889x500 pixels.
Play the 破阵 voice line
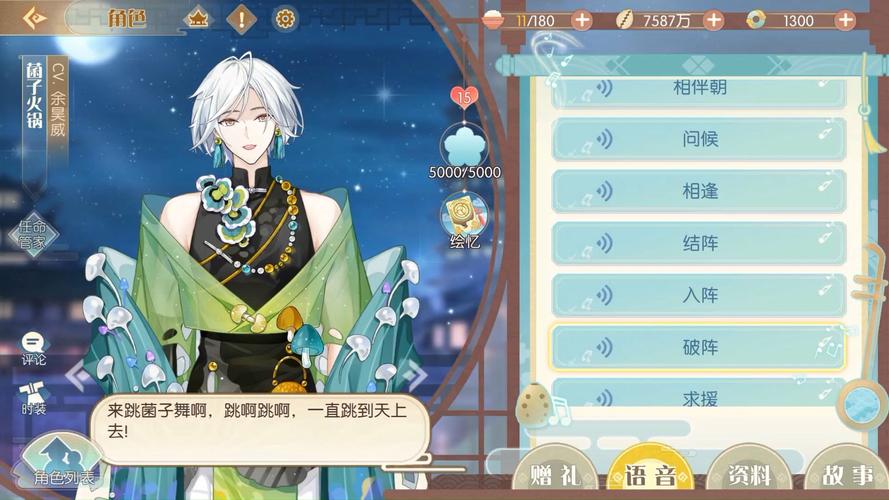[x=698, y=347]
